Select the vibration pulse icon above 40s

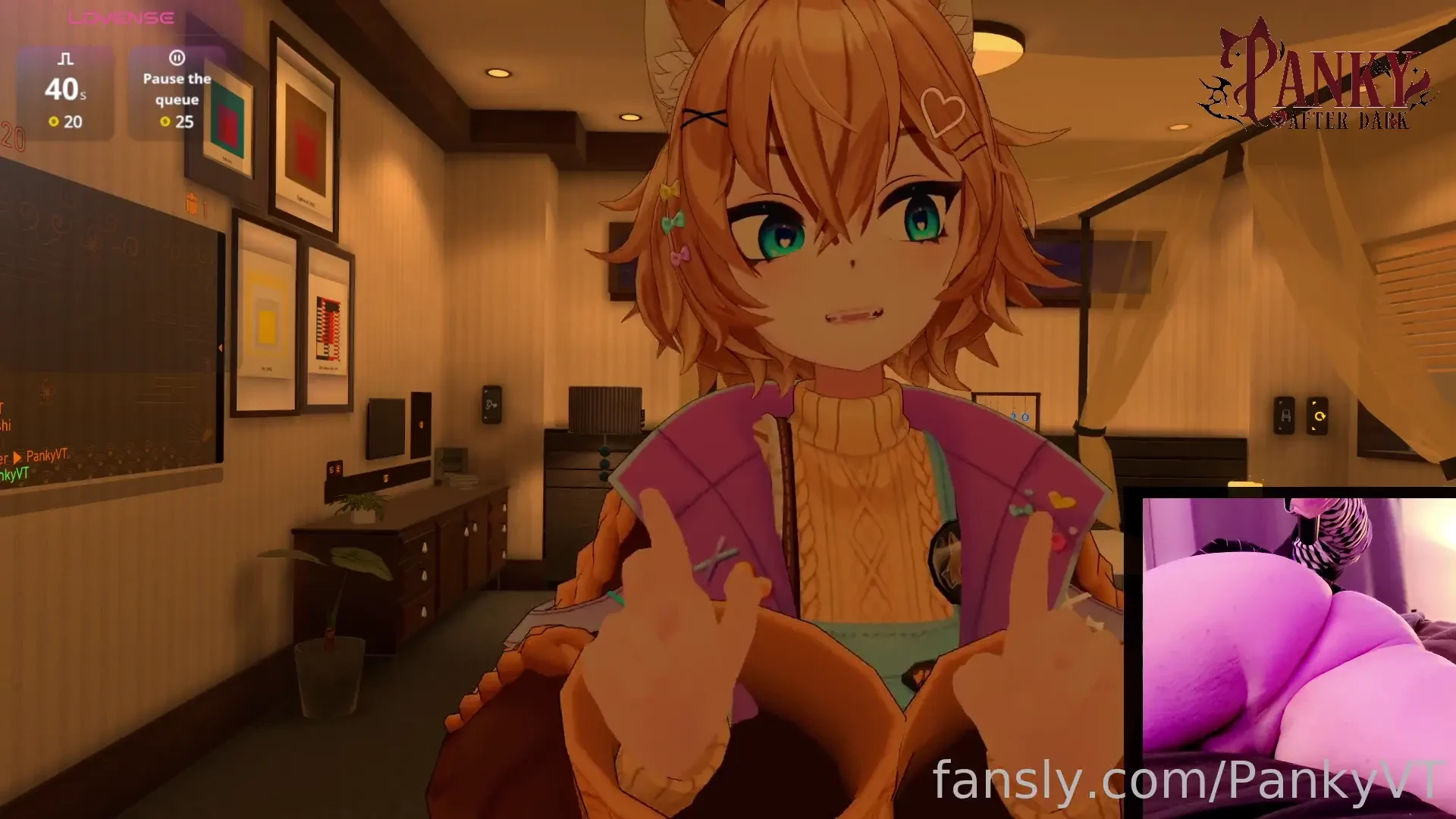coord(64,57)
